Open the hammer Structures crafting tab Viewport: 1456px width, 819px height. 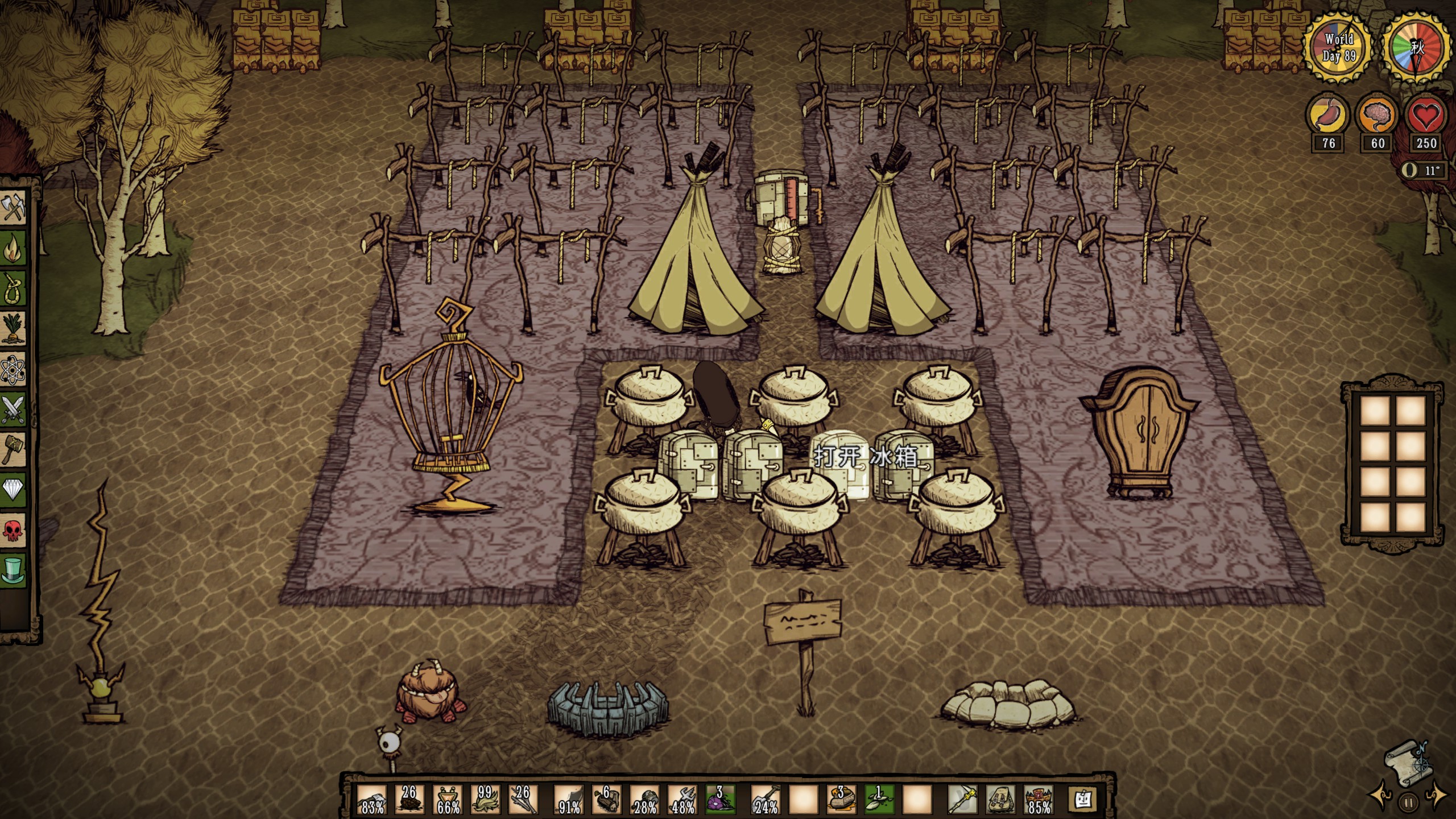[13, 449]
